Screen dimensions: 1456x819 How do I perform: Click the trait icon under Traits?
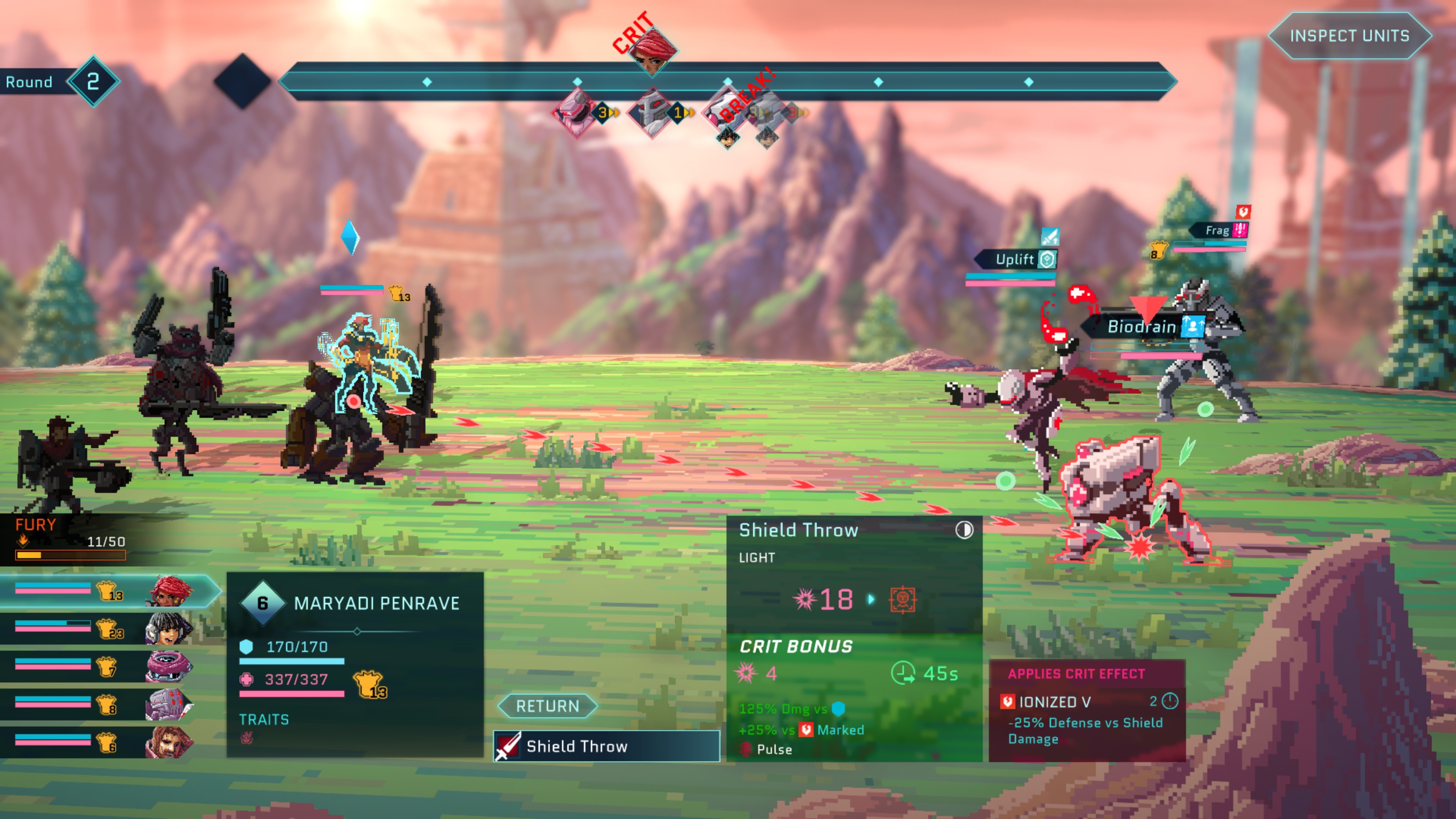[x=247, y=737]
